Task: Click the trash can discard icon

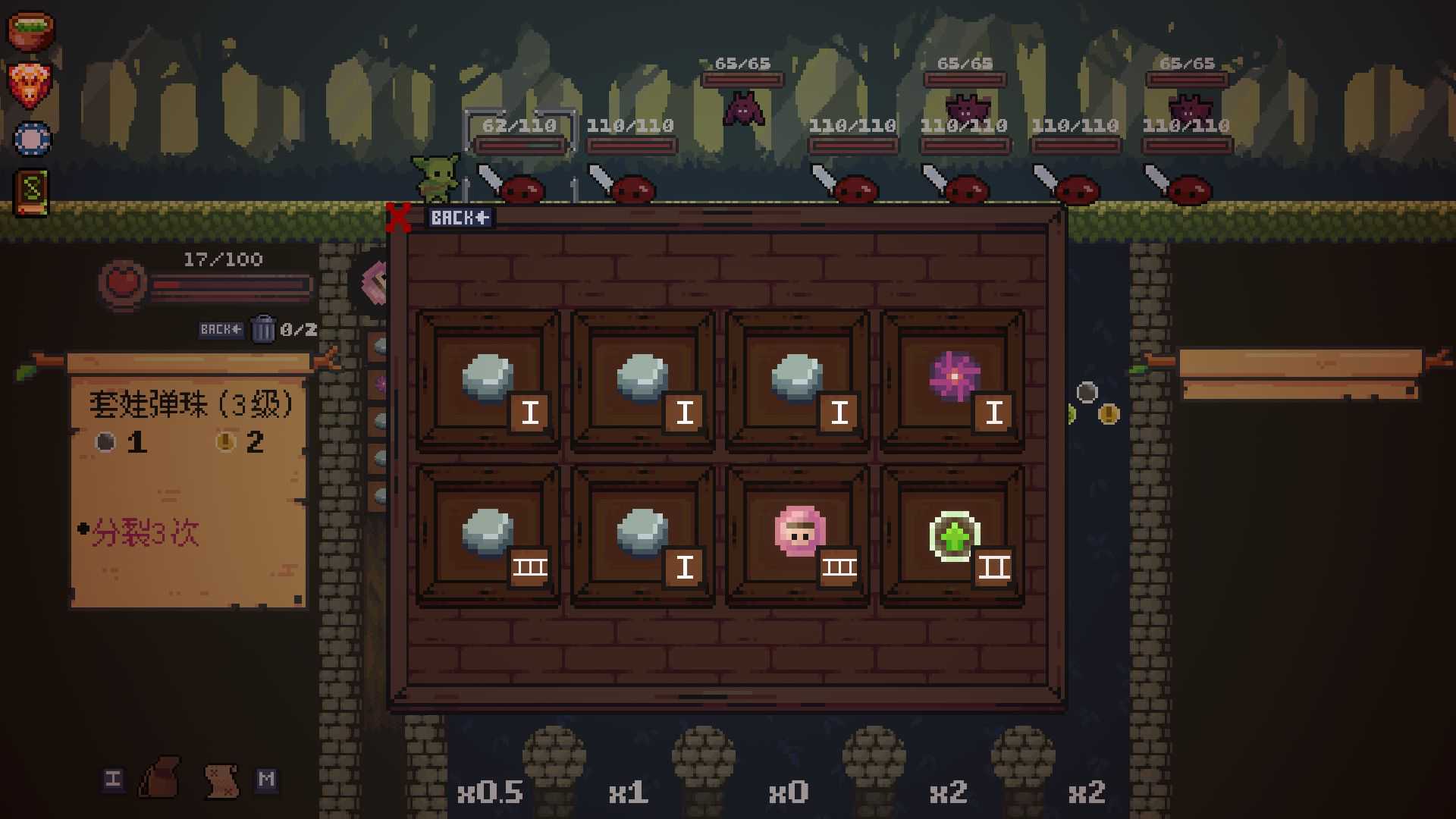Action: [262, 329]
